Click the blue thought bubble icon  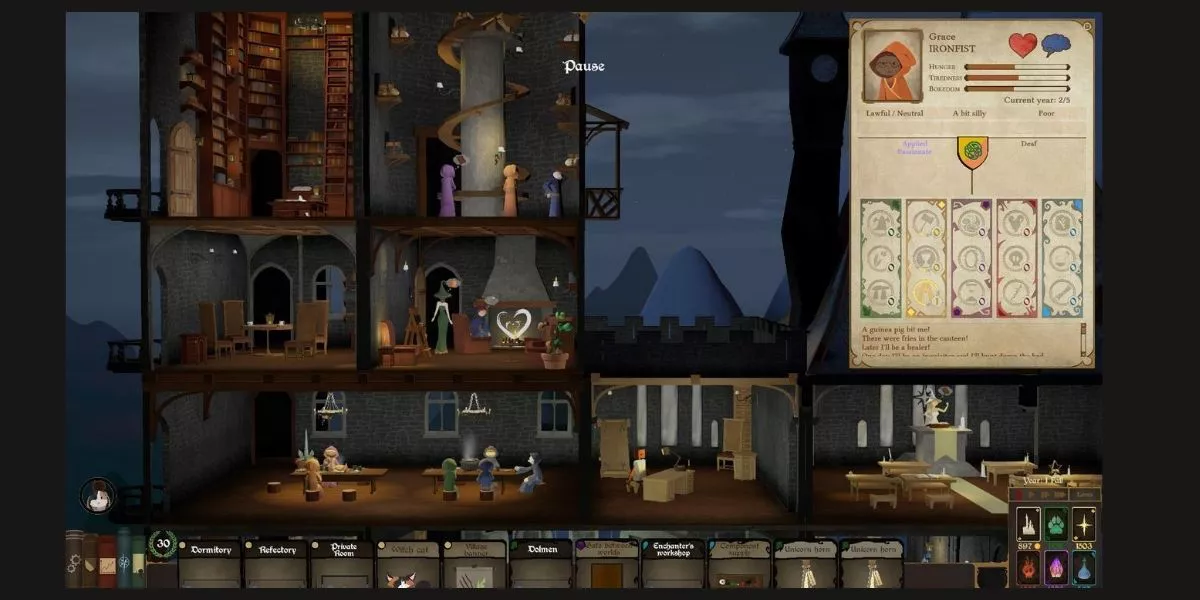pyautogui.click(x=1056, y=46)
